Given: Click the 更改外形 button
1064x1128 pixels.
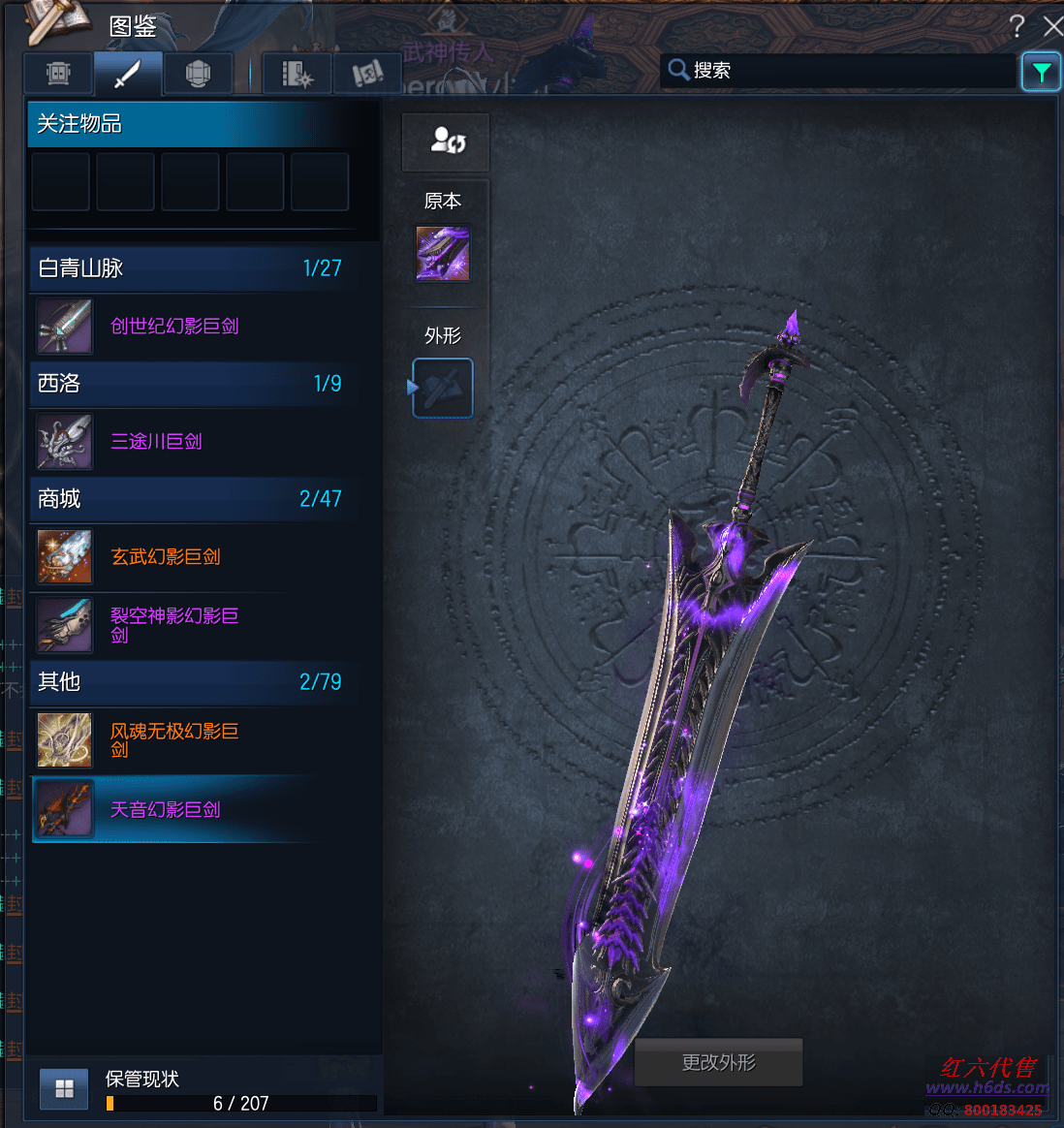Looking at the screenshot, I should coord(718,1063).
